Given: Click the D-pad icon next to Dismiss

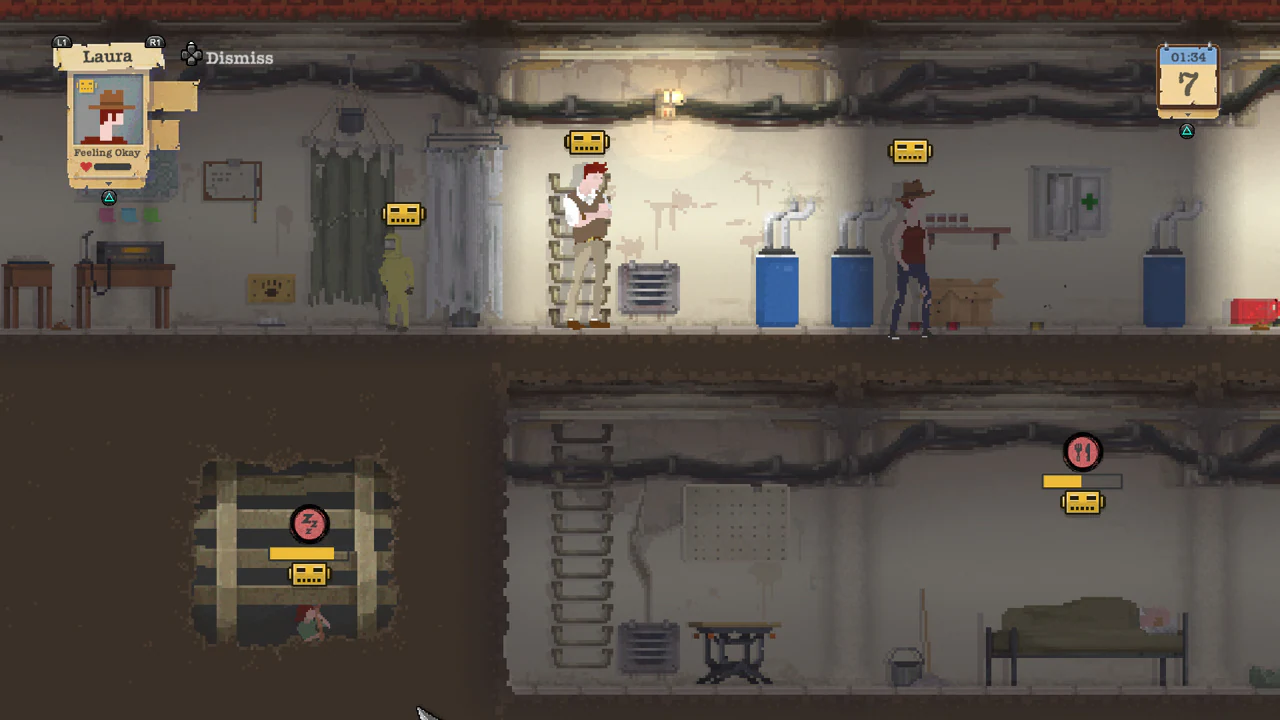Looking at the screenshot, I should coord(192,56).
